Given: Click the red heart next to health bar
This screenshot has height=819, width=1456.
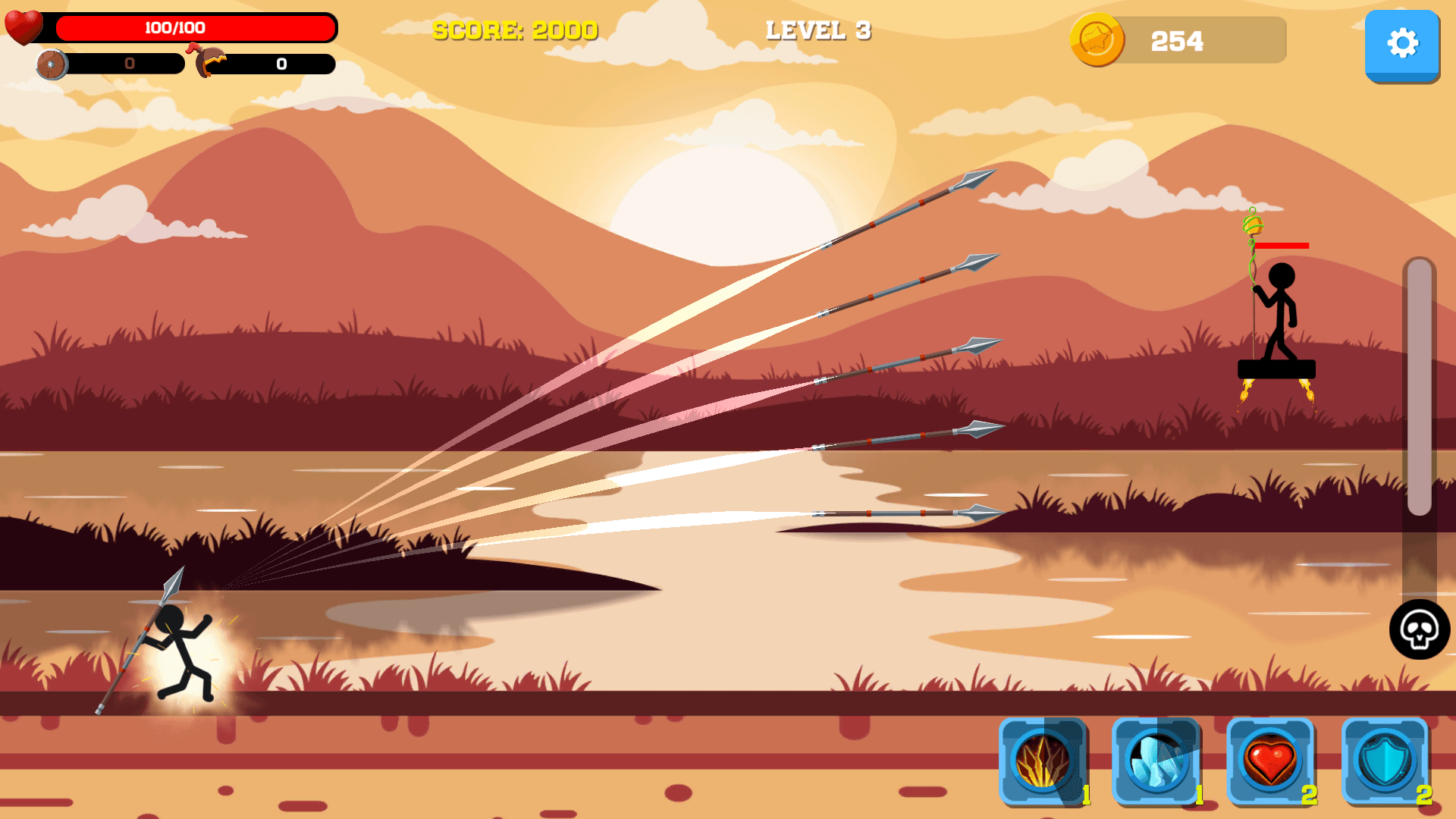Looking at the screenshot, I should click(24, 29).
